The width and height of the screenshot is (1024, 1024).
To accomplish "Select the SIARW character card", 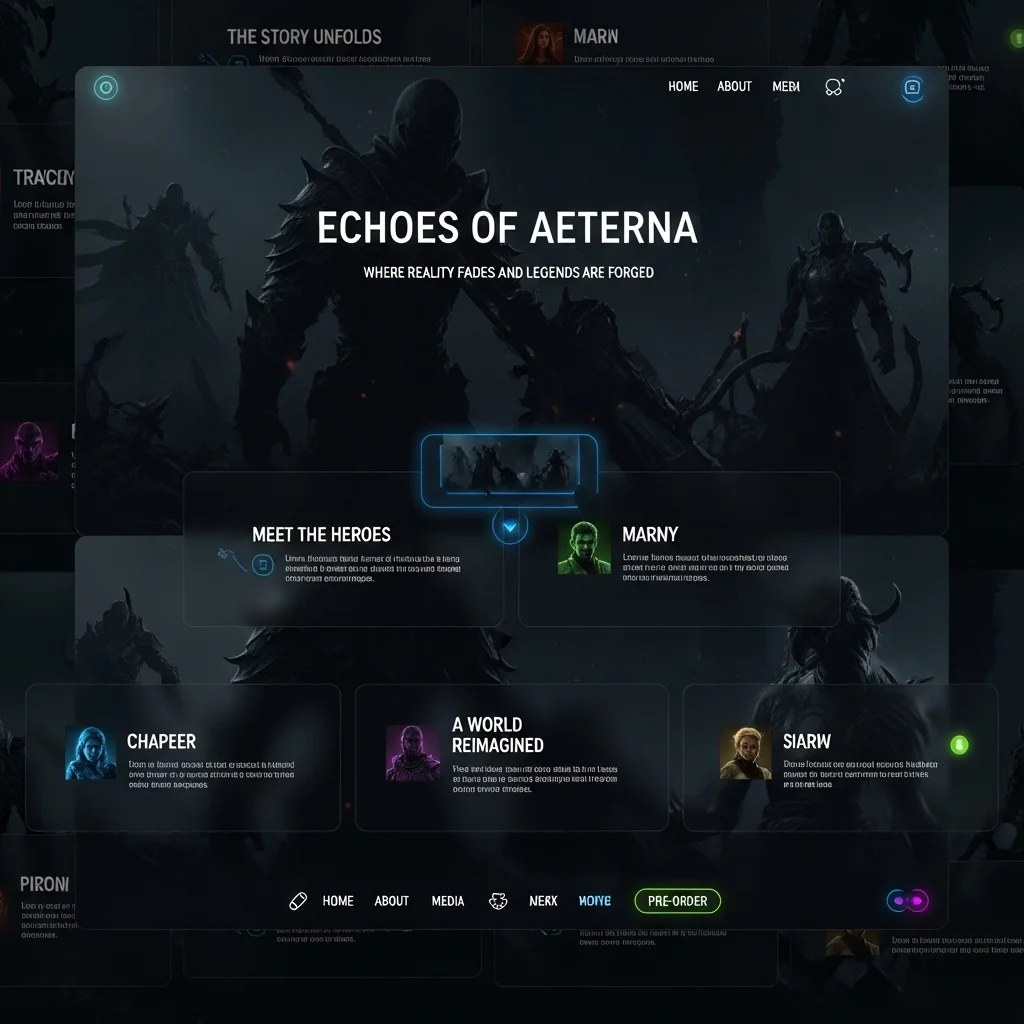I will (x=838, y=757).
